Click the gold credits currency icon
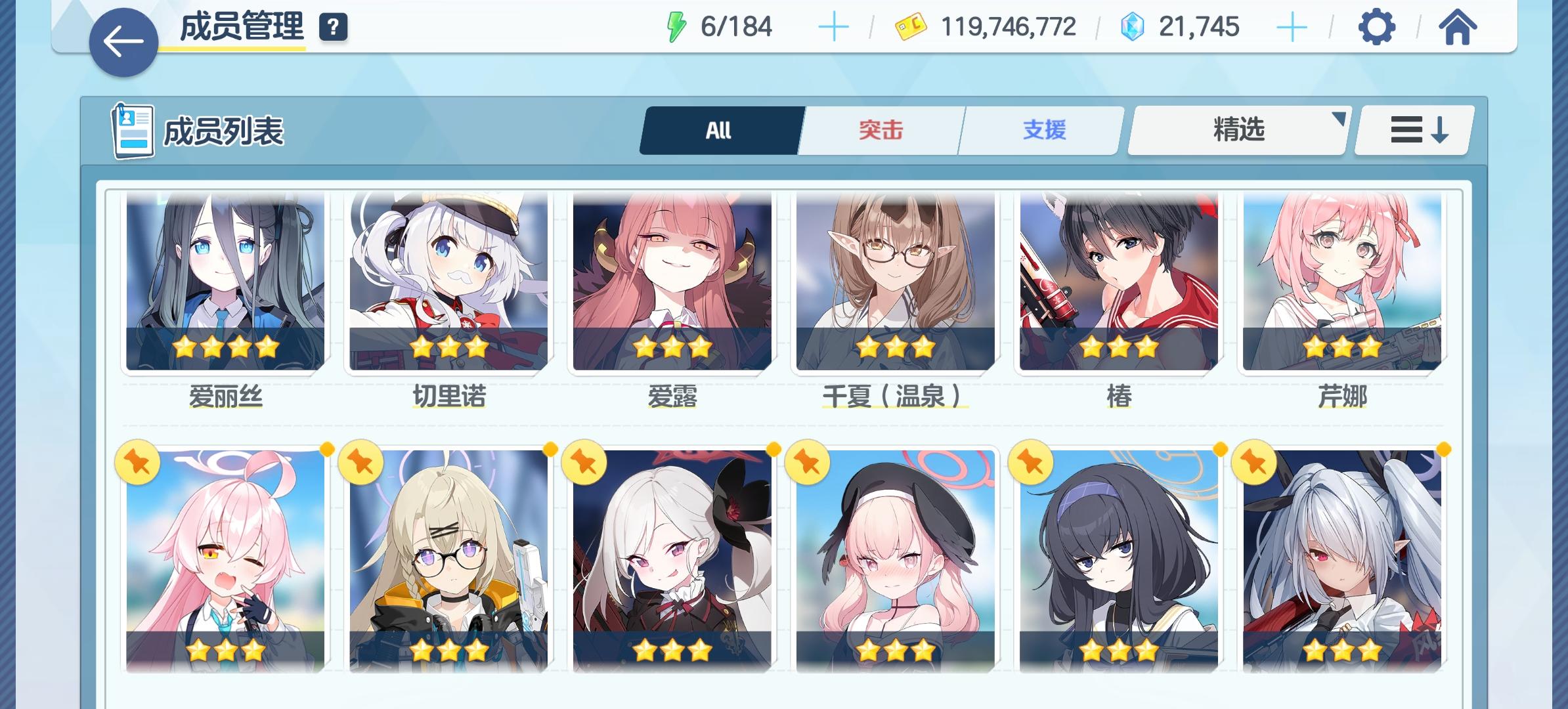This screenshot has height=709, width=1568. (911, 26)
